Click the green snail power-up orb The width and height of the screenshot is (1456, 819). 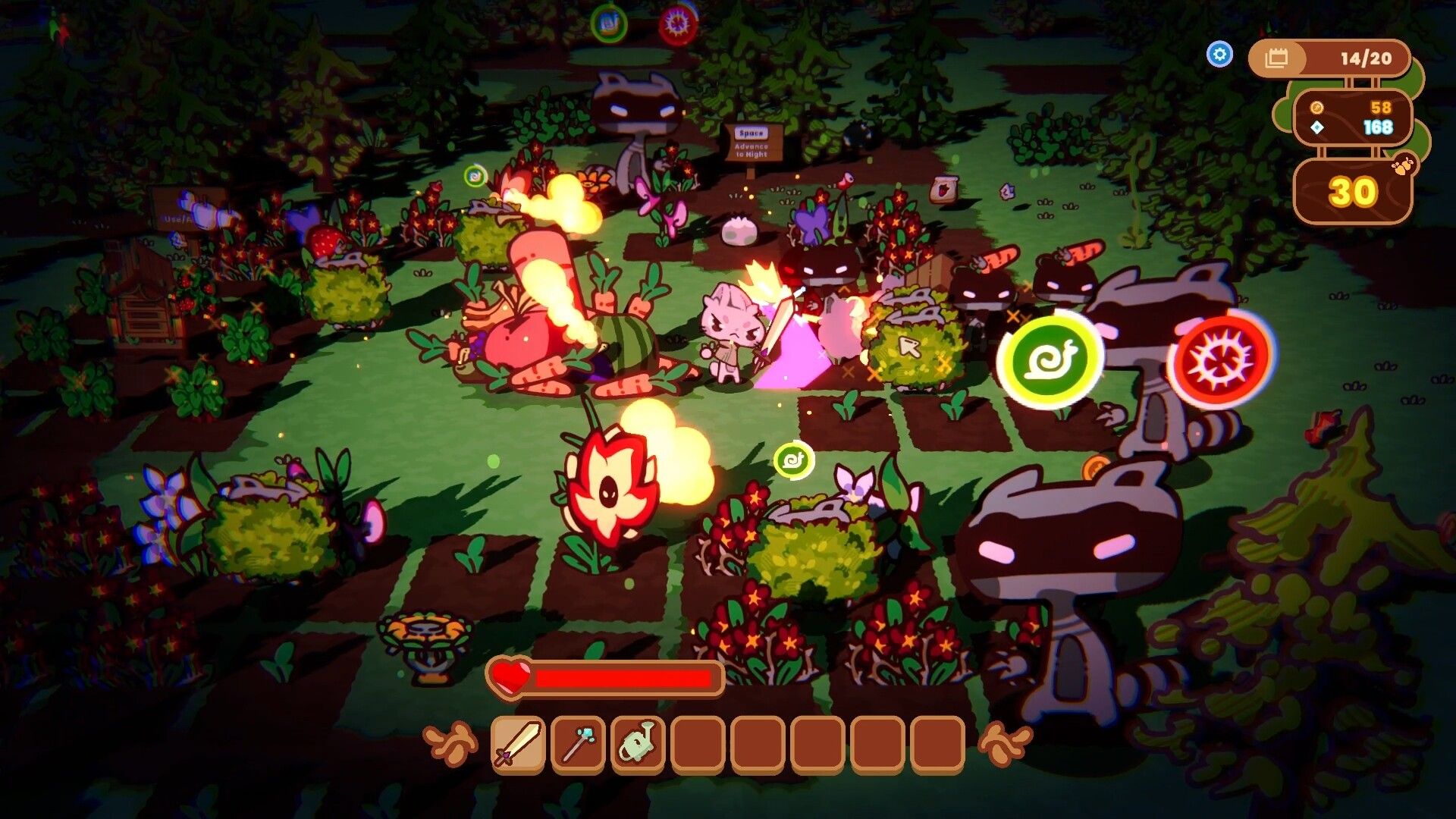(x=1053, y=359)
